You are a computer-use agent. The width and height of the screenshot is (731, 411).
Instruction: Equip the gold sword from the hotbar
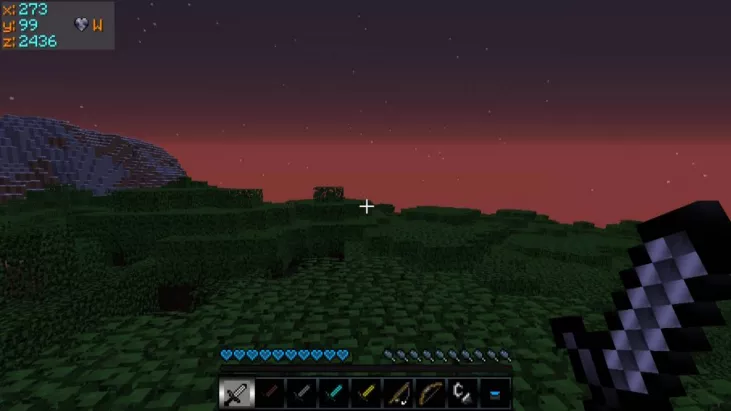[365, 393]
